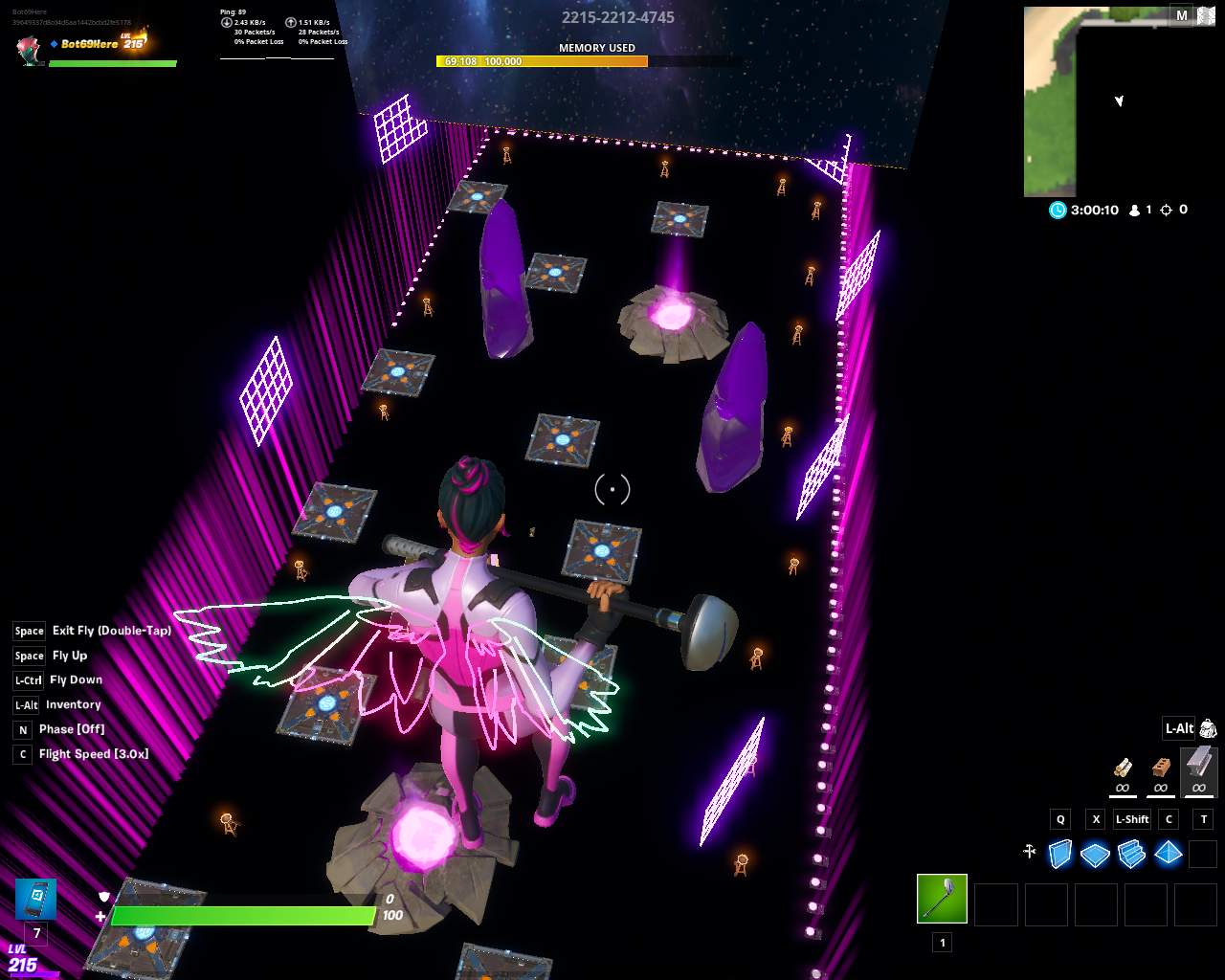The image size is (1225, 980).
Task: Click Exit Fly (Double-Tap) label
Action: tap(112, 631)
